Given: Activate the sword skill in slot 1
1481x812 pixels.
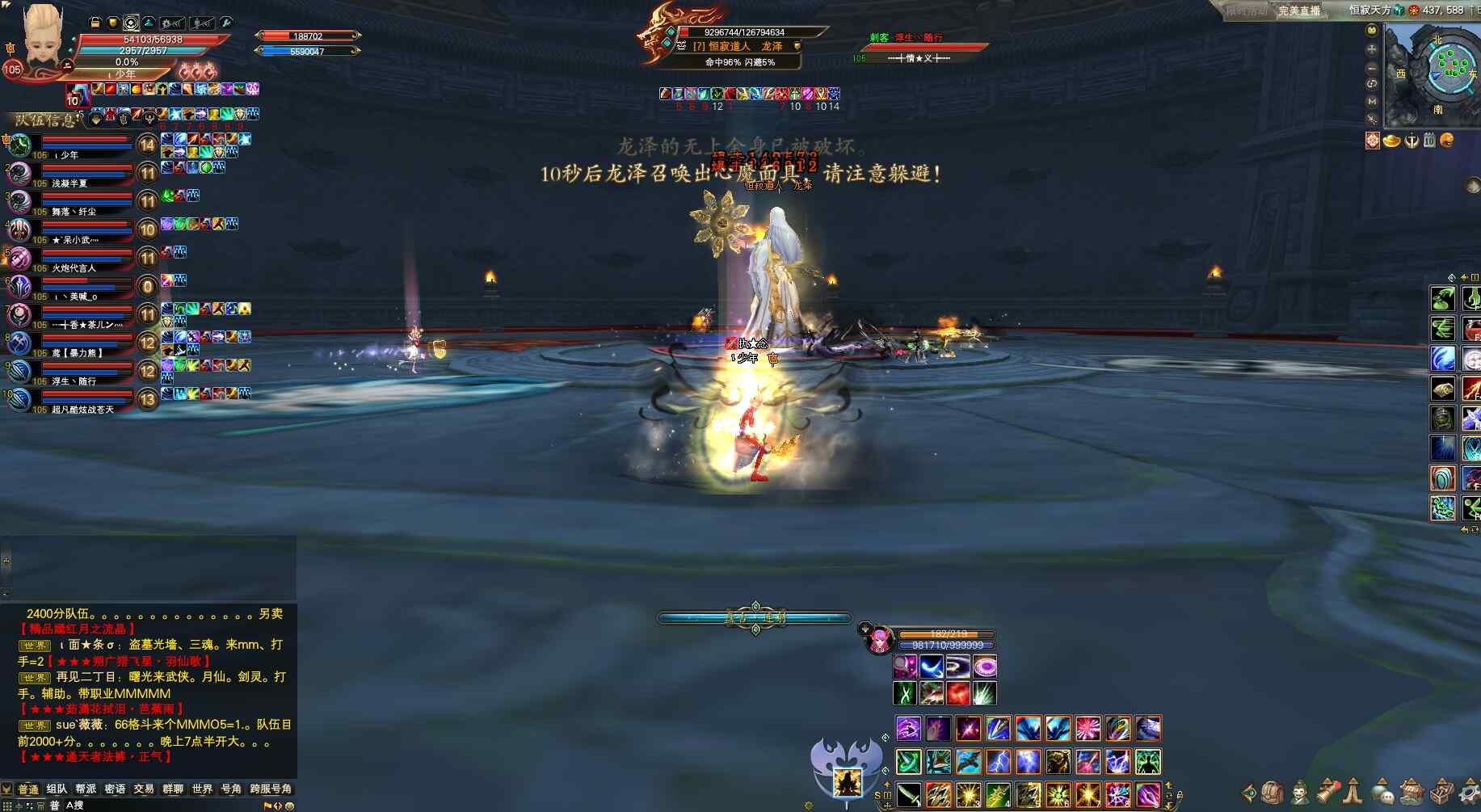Looking at the screenshot, I should (909, 794).
